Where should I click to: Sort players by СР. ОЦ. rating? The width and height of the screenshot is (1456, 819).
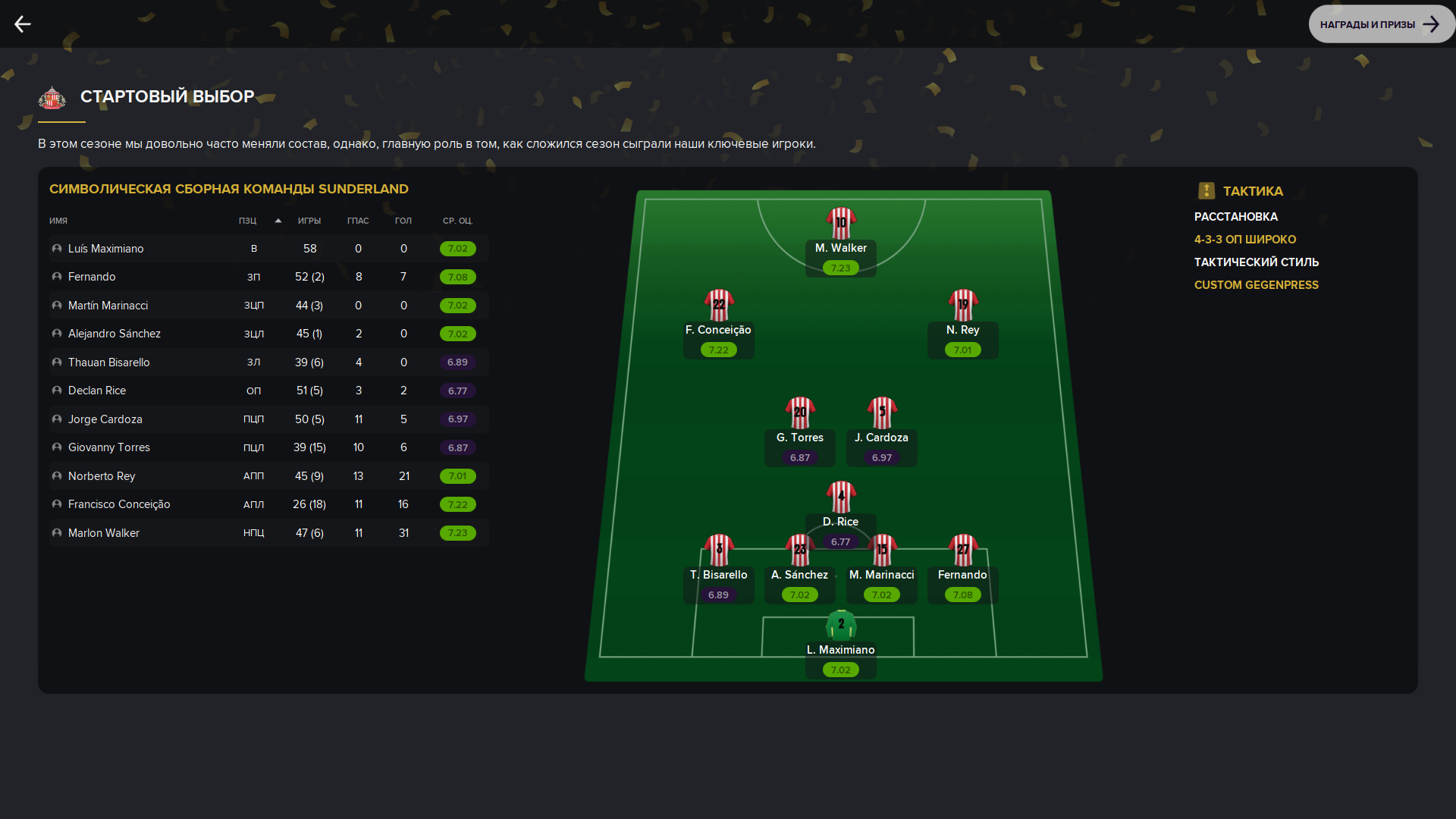[457, 221]
